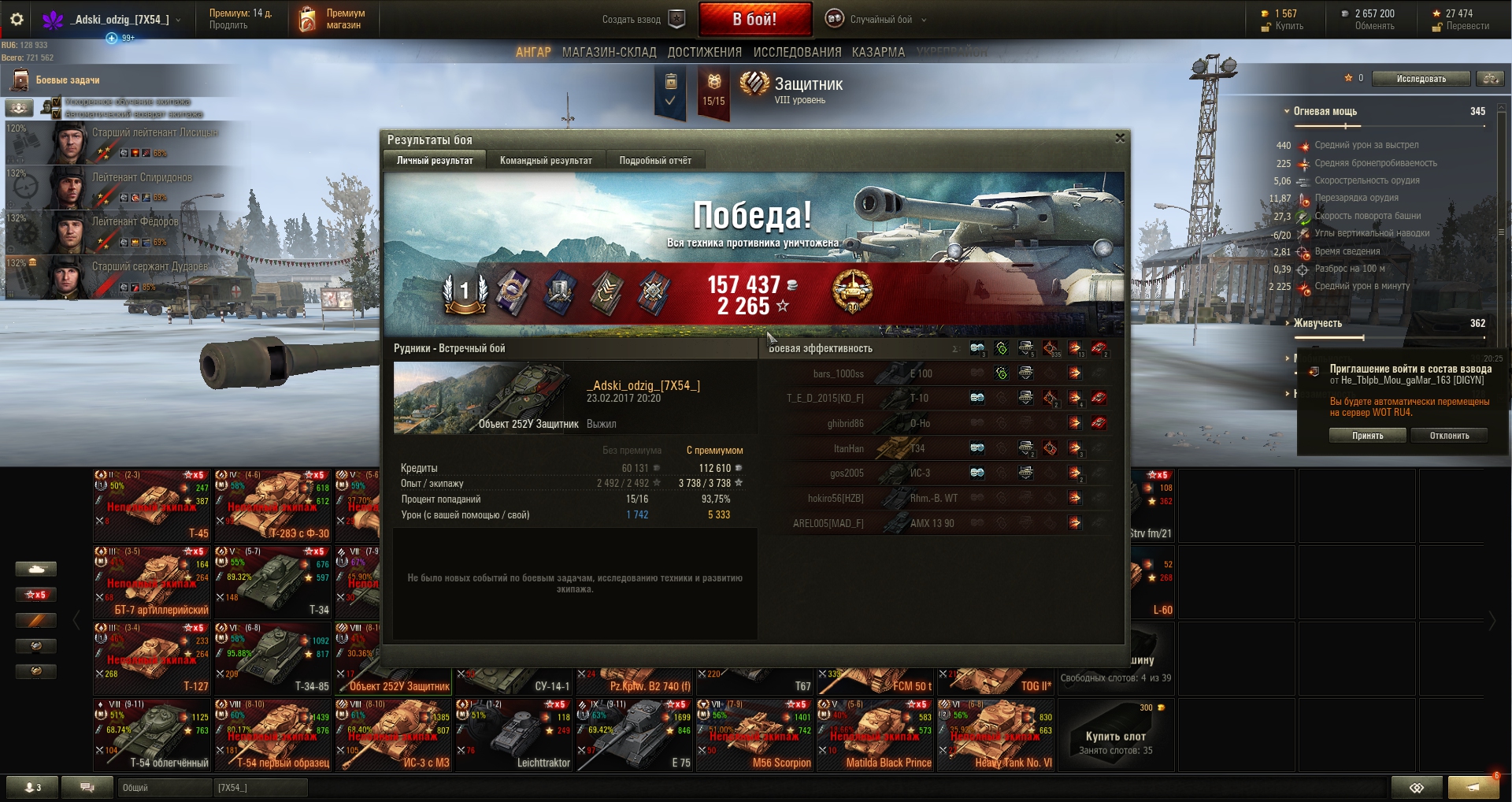
Task: Decline the platoon invitation with Отклонить
Action: pos(1449,436)
